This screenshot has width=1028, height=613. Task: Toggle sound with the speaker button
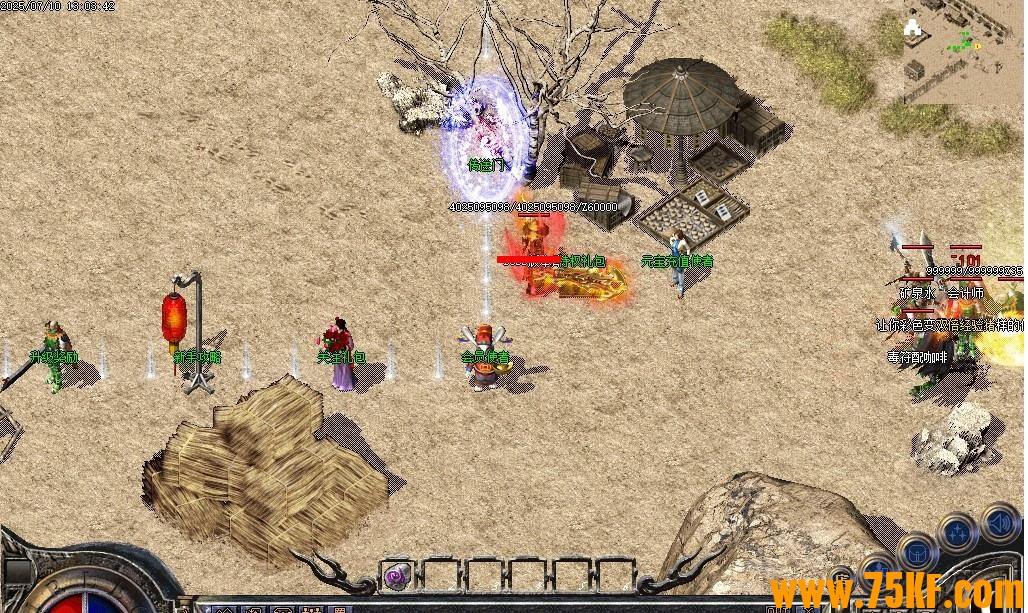tap(999, 522)
